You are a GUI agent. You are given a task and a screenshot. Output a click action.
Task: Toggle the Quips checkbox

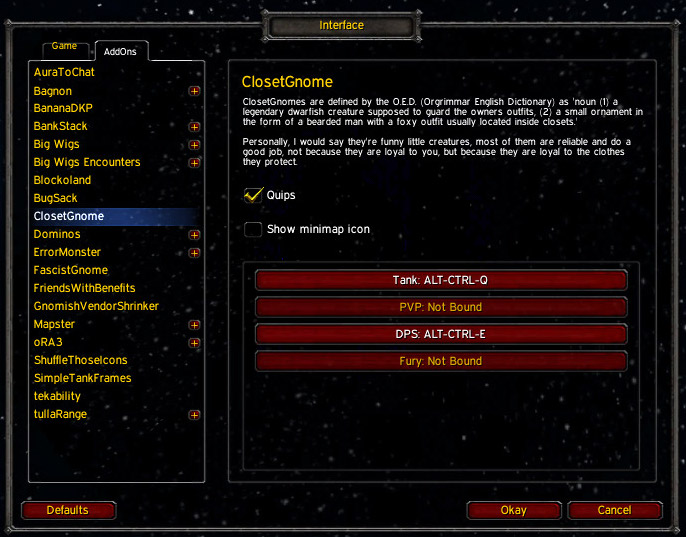[253, 195]
